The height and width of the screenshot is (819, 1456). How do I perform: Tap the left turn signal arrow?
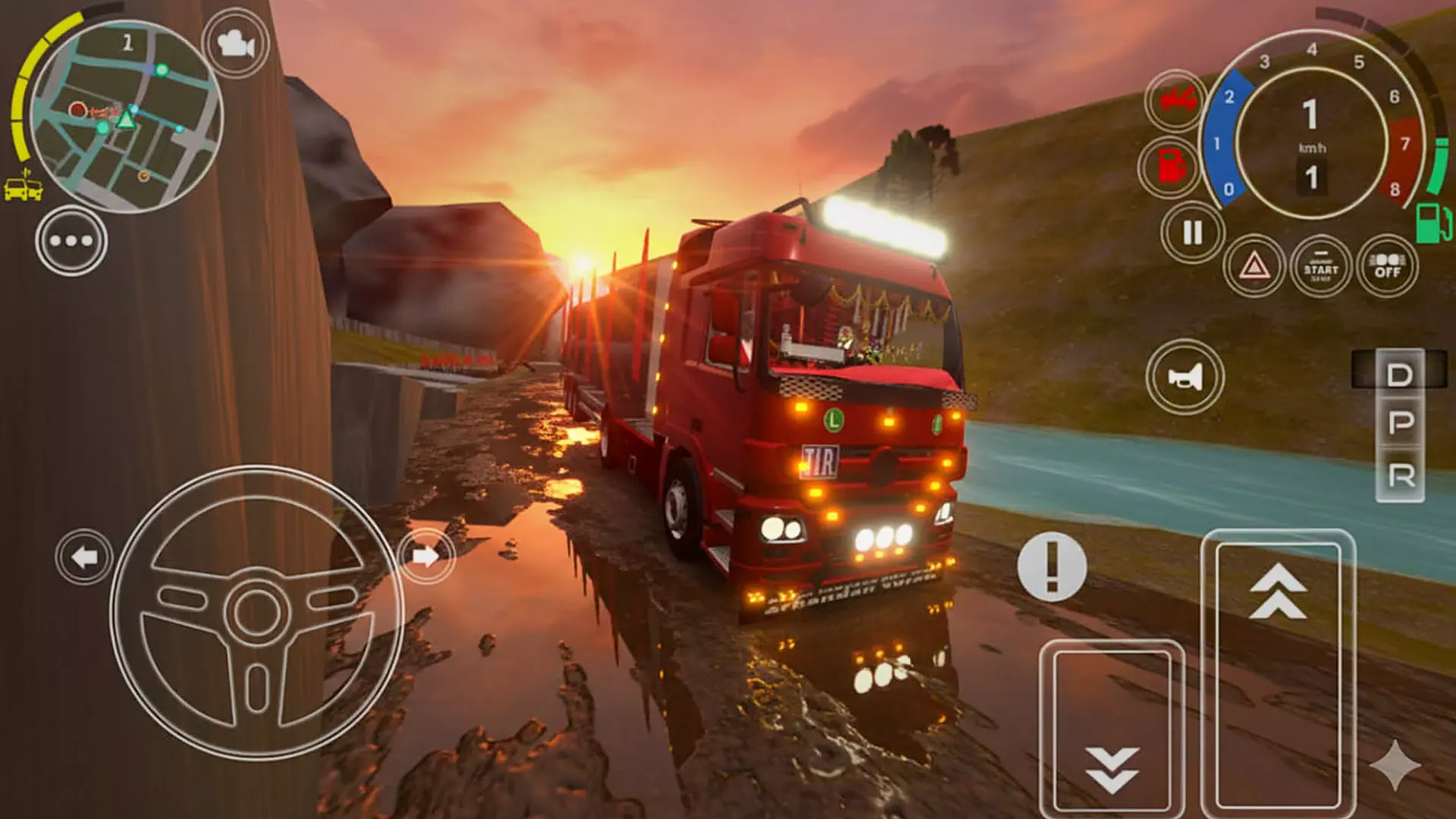pos(84,557)
